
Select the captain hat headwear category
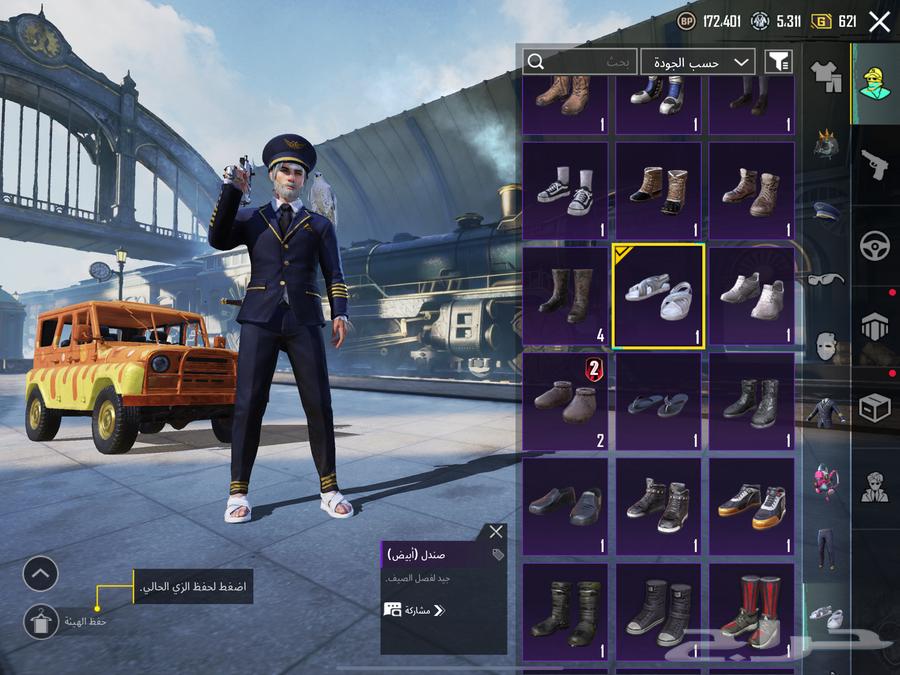(826, 212)
